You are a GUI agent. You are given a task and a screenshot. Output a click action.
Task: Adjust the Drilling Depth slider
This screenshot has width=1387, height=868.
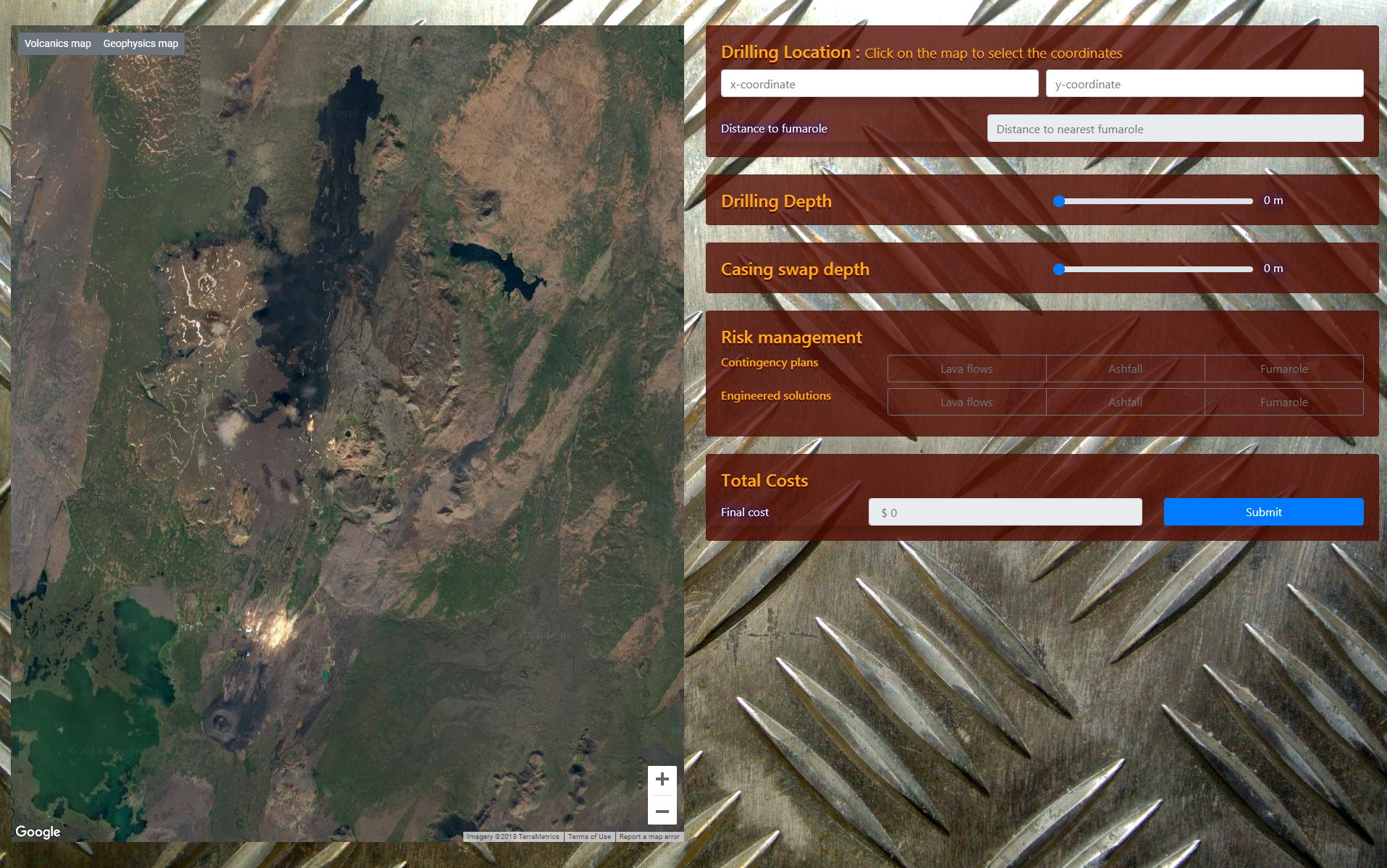(x=1059, y=202)
